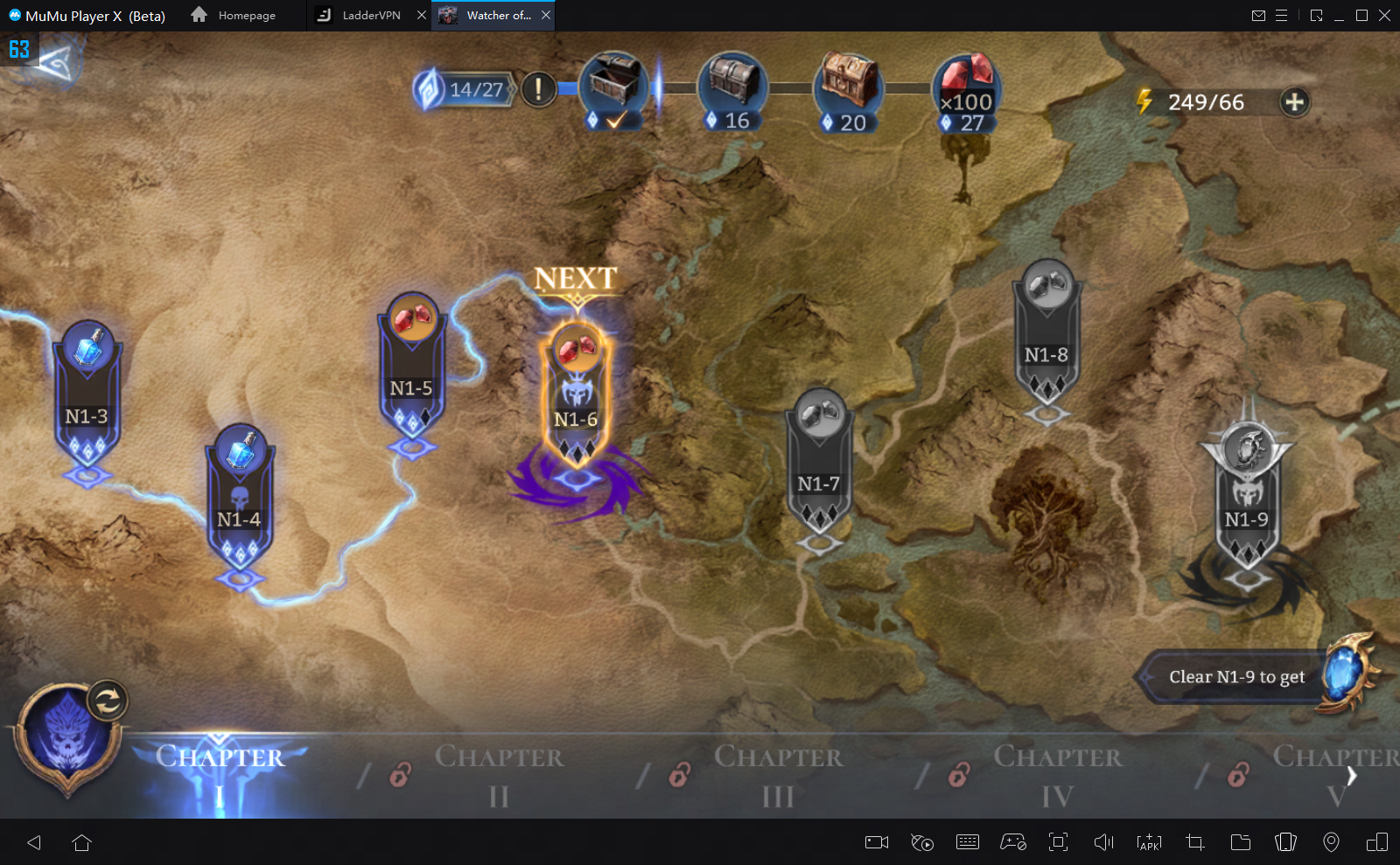Add more energy with plus button

coord(1294,102)
